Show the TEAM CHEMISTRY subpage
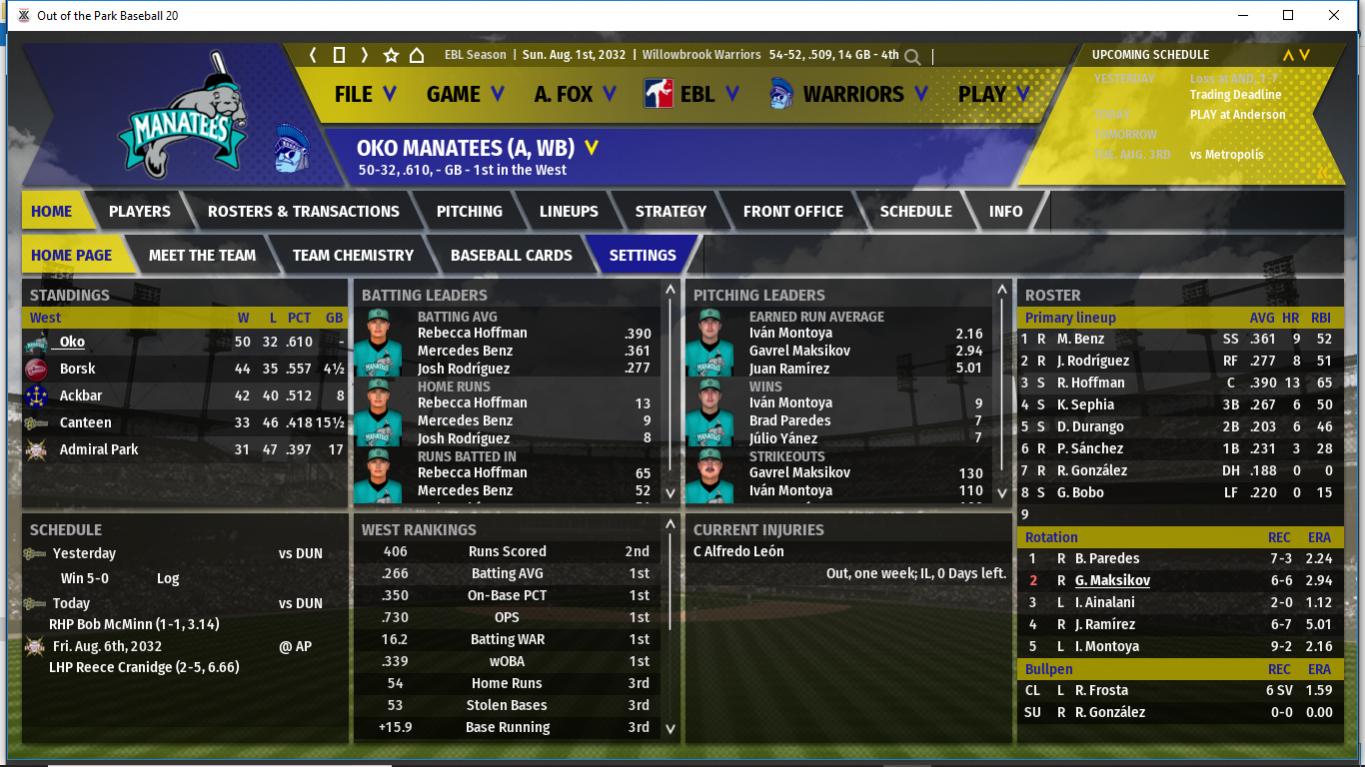This screenshot has height=767, width=1365. click(x=352, y=255)
